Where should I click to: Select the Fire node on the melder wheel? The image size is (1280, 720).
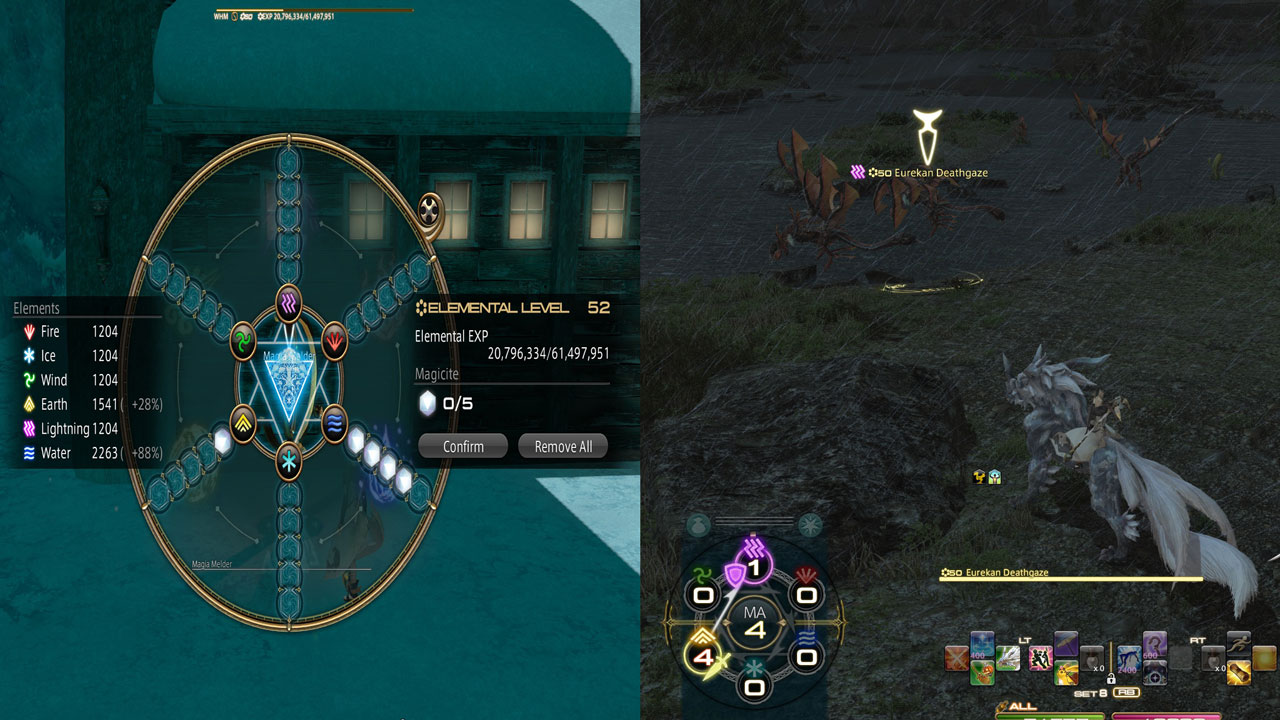(335, 342)
